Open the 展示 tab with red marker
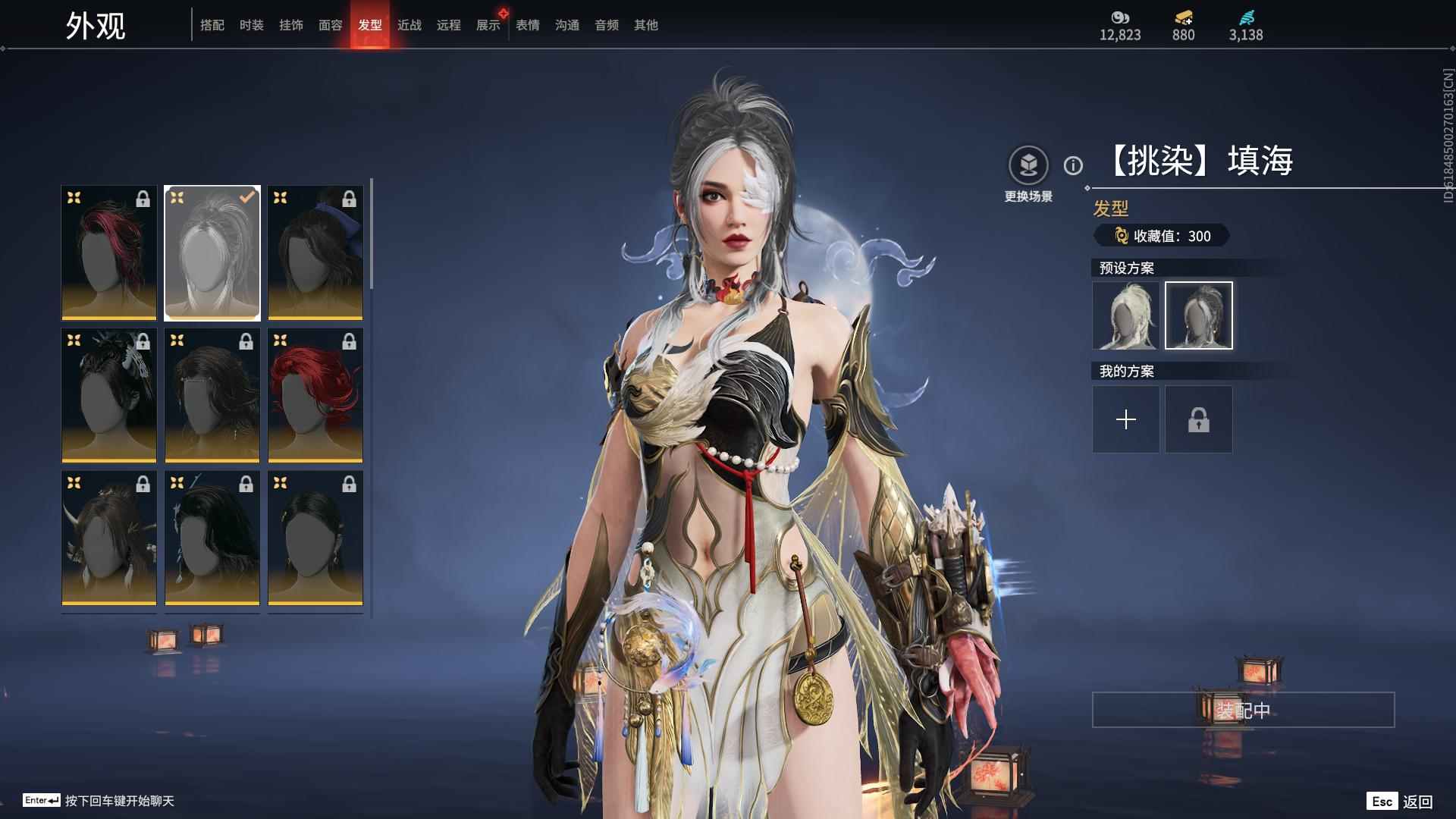This screenshot has width=1456, height=819. (488, 25)
